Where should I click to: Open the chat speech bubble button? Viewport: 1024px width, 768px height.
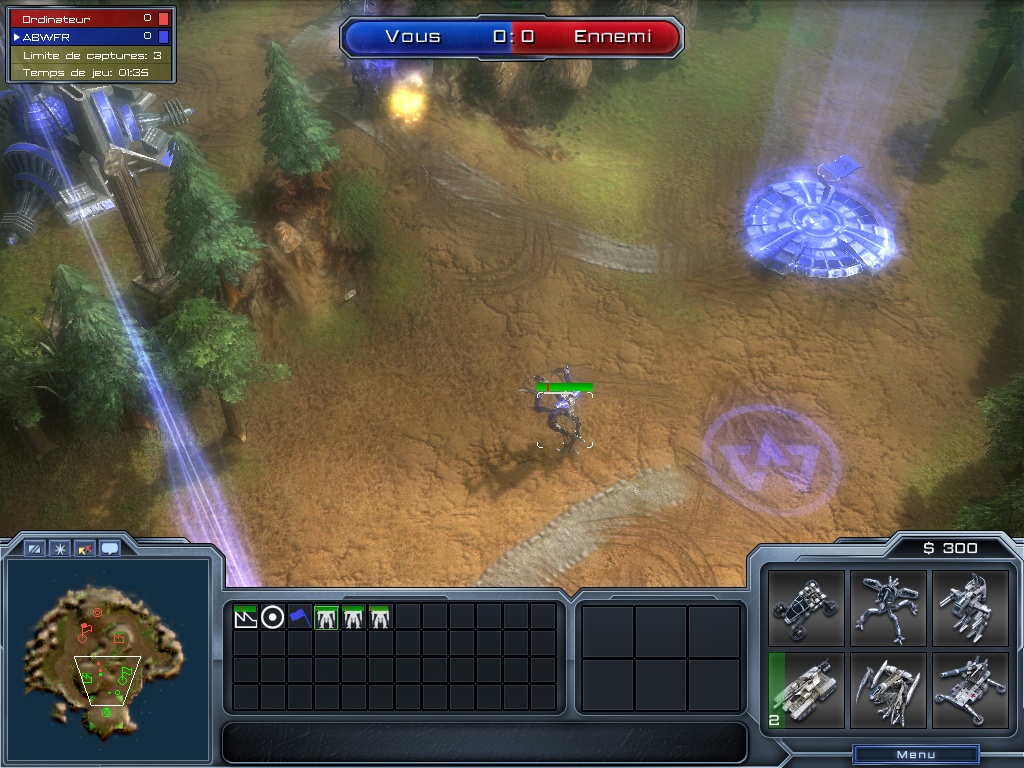click(109, 548)
